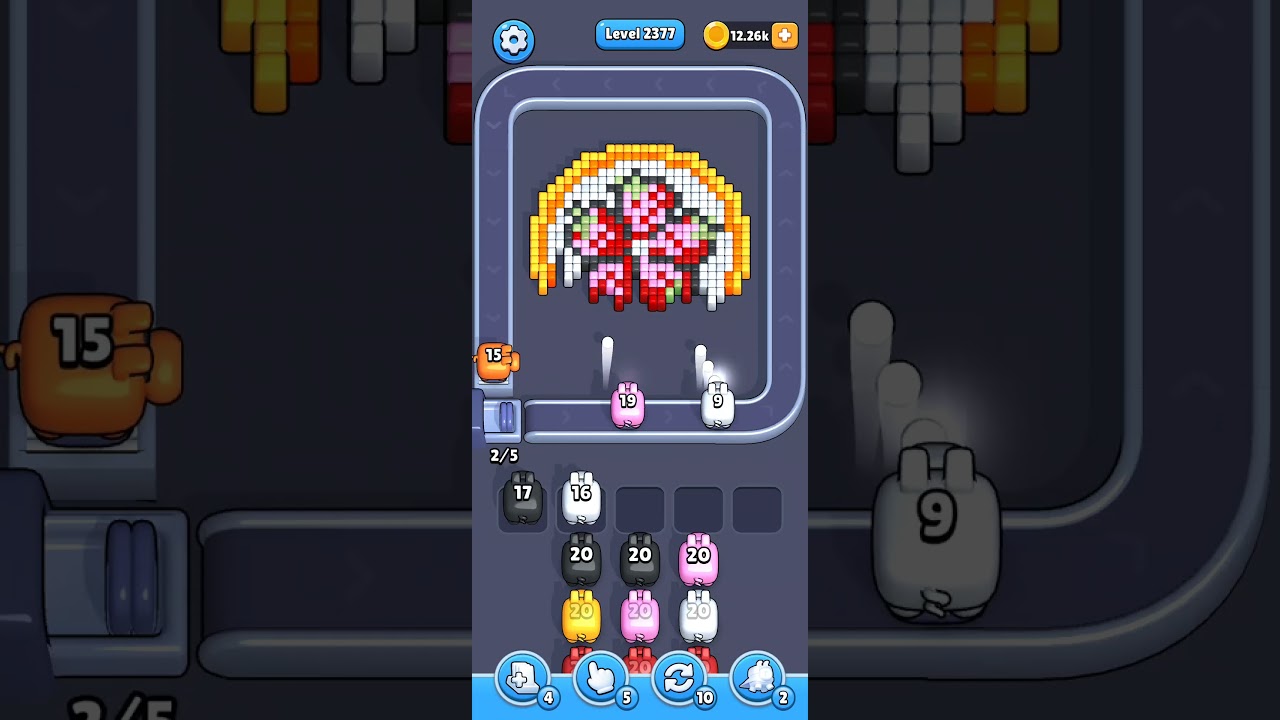The image size is (1280, 720).
Task: Use the vacuum booster with count 2
Action: click(758, 678)
